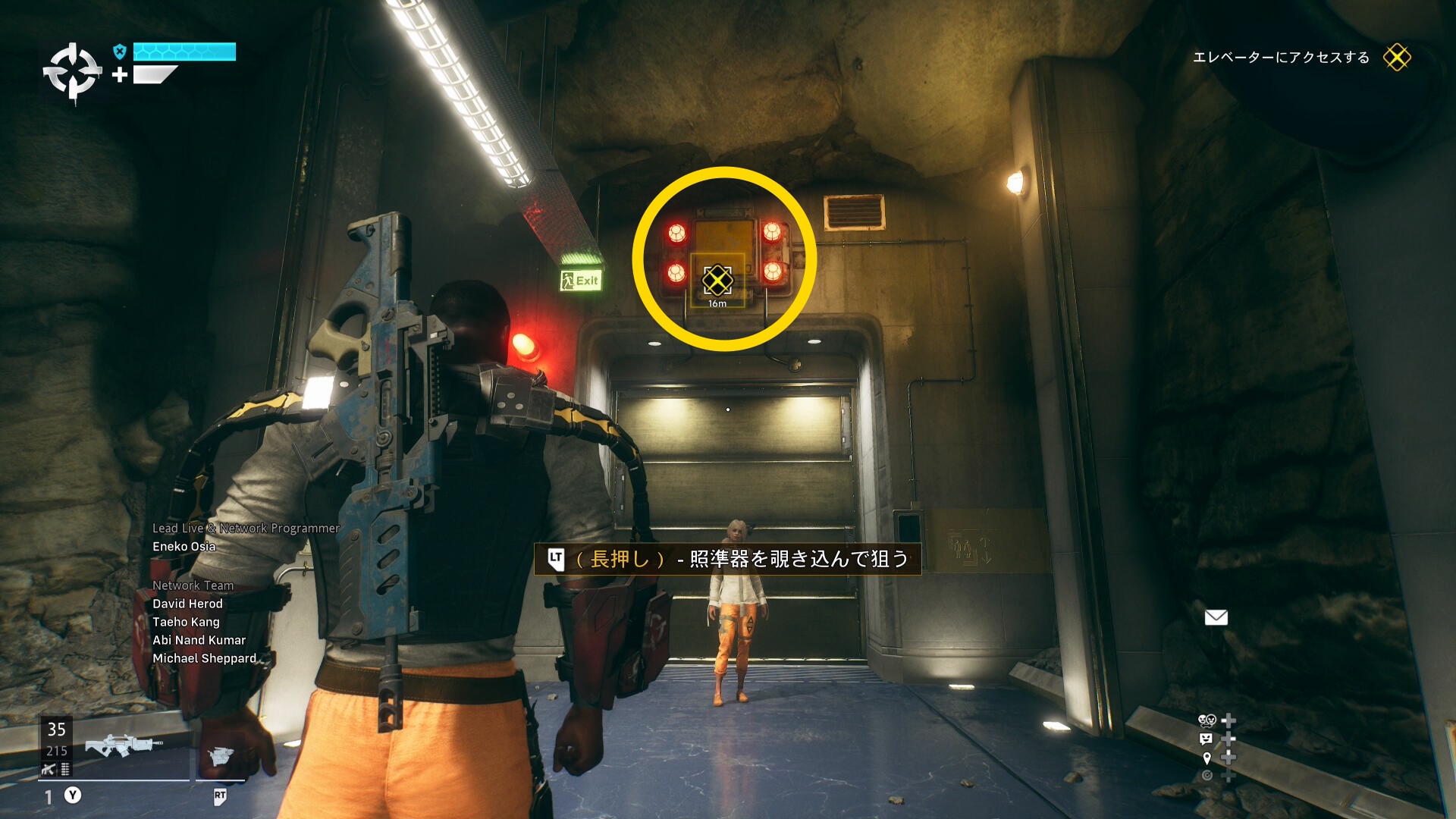Select the fire mode rifle icon
1456x819 pixels.
pos(49,770)
